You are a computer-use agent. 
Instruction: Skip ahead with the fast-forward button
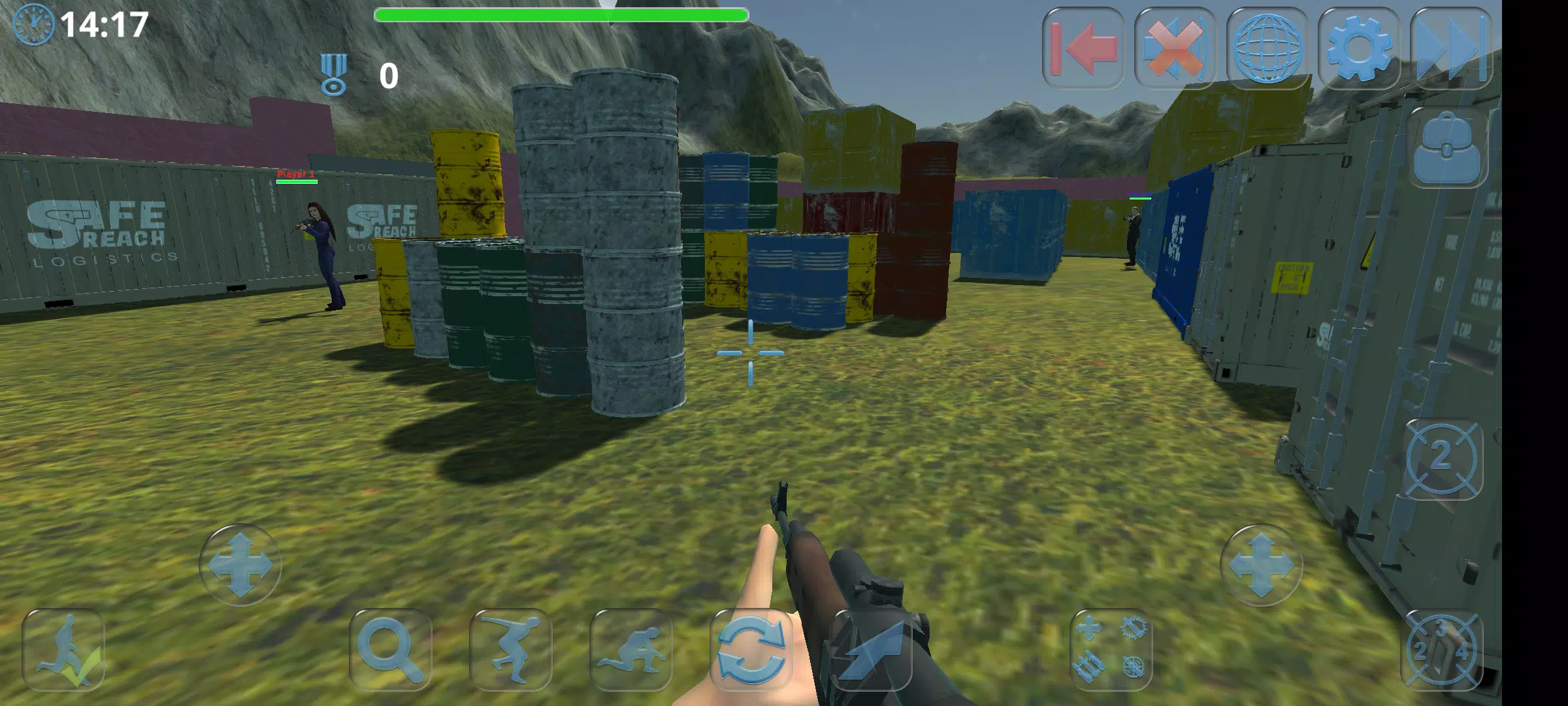(1451, 48)
